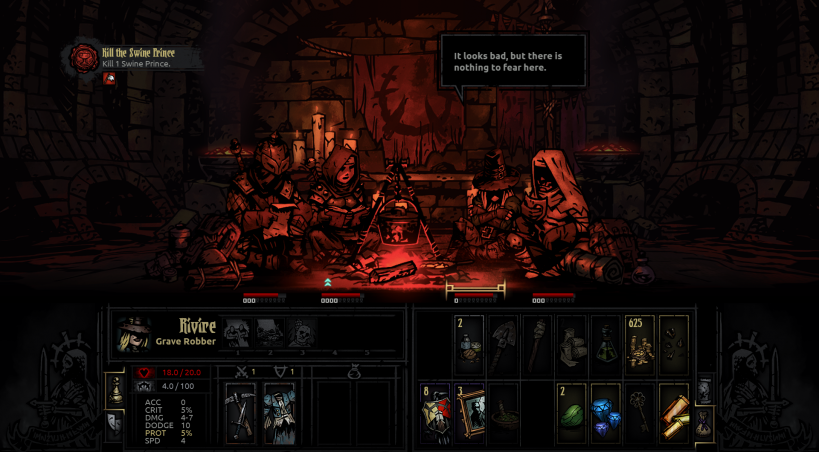Select the Grave Robber's weapon slot

click(x=241, y=412)
